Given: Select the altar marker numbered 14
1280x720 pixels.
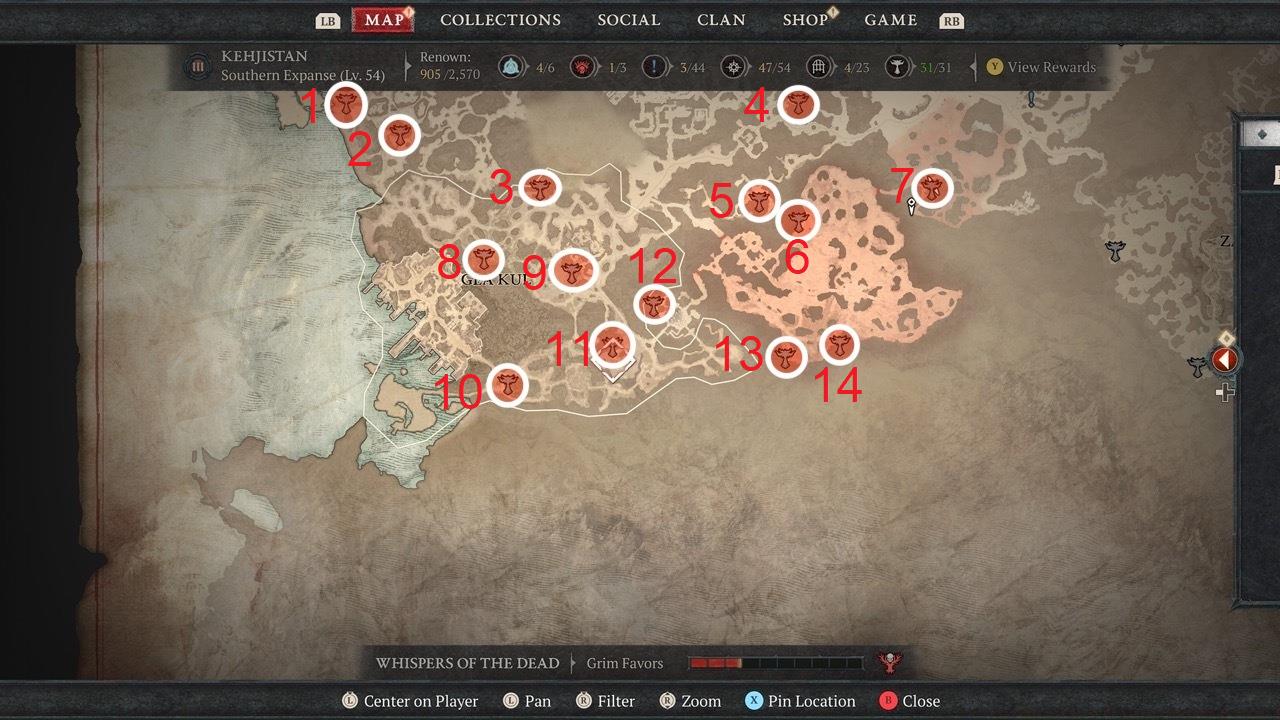Looking at the screenshot, I should 839,346.
